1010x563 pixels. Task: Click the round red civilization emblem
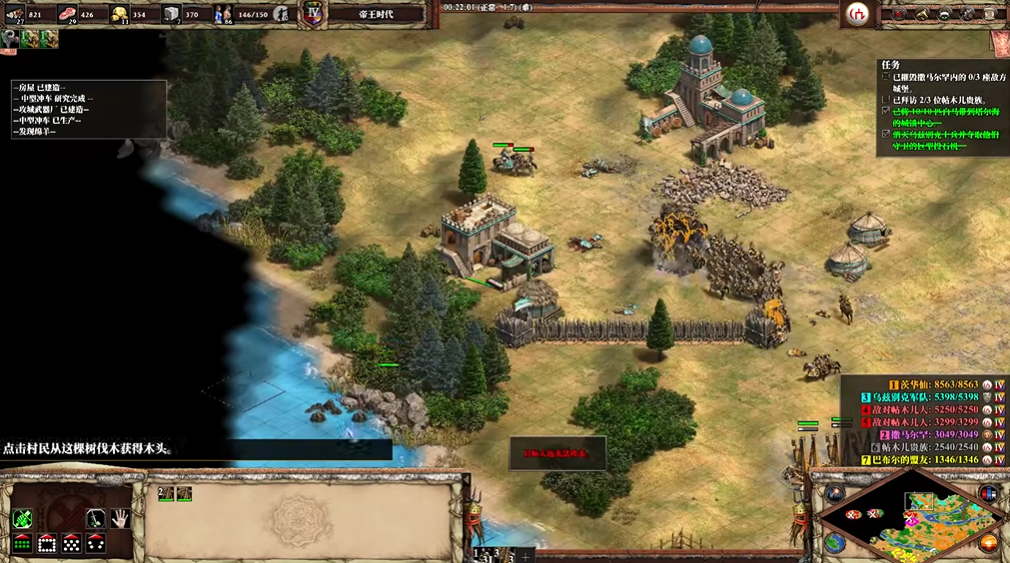click(x=857, y=13)
